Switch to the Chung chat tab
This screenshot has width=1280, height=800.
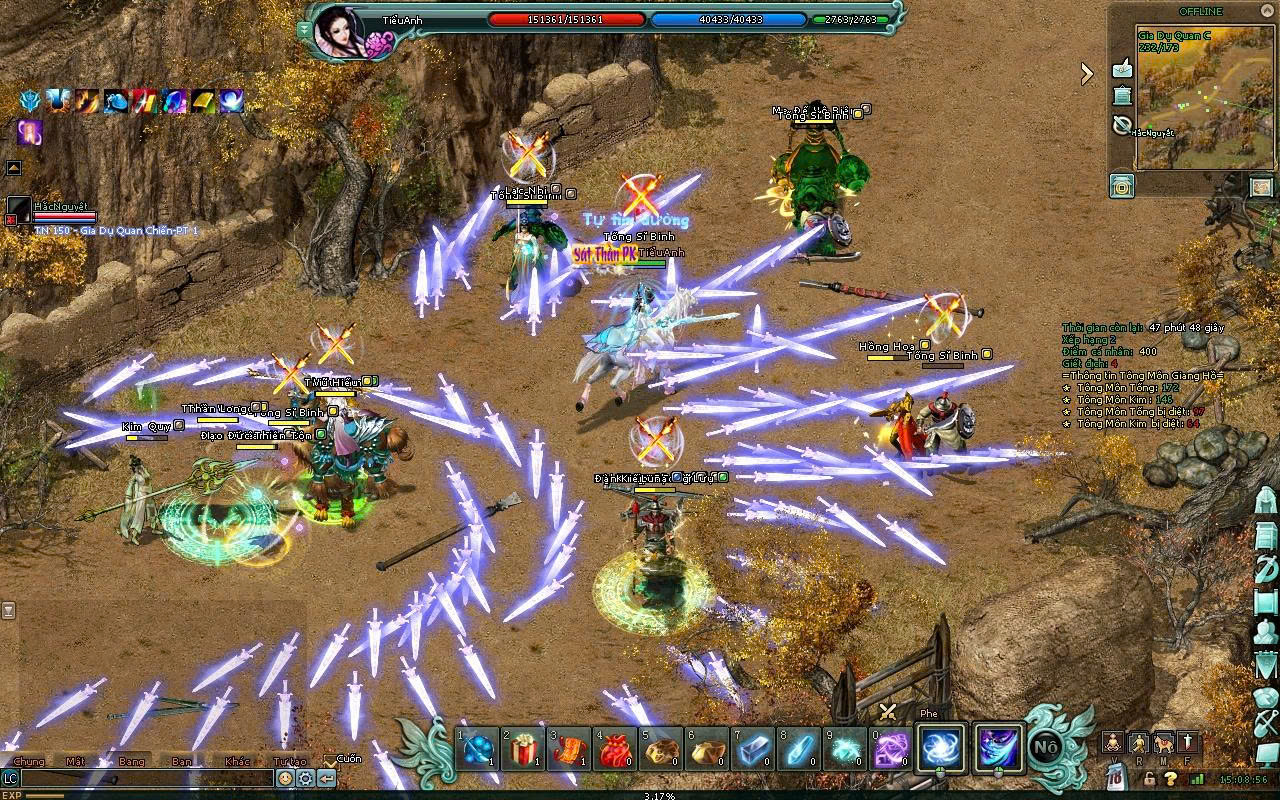pyautogui.click(x=29, y=761)
